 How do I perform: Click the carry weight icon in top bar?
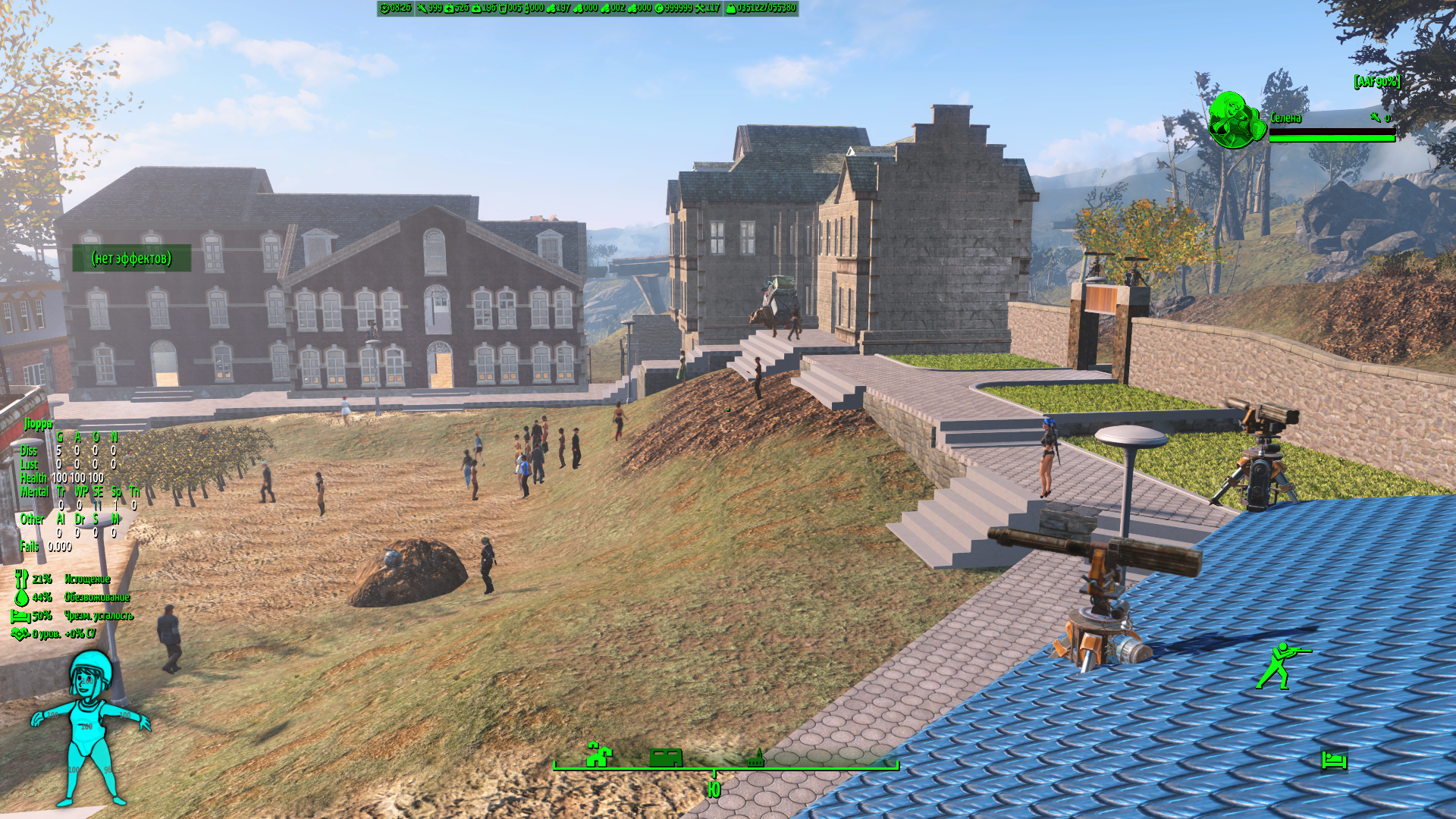[x=730, y=8]
